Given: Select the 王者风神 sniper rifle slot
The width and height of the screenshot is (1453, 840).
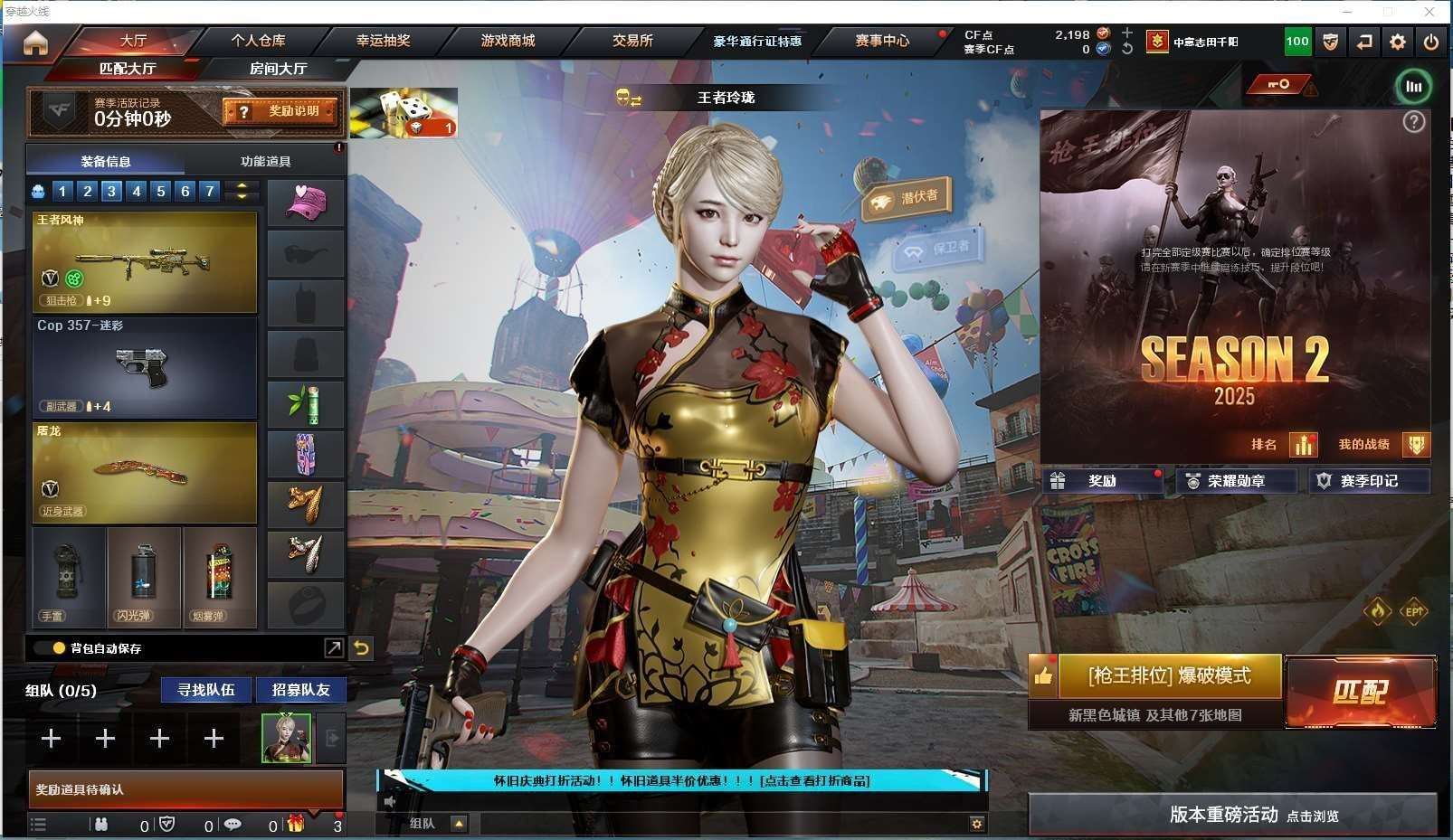Looking at the screenshot, I should coord(145,262).
